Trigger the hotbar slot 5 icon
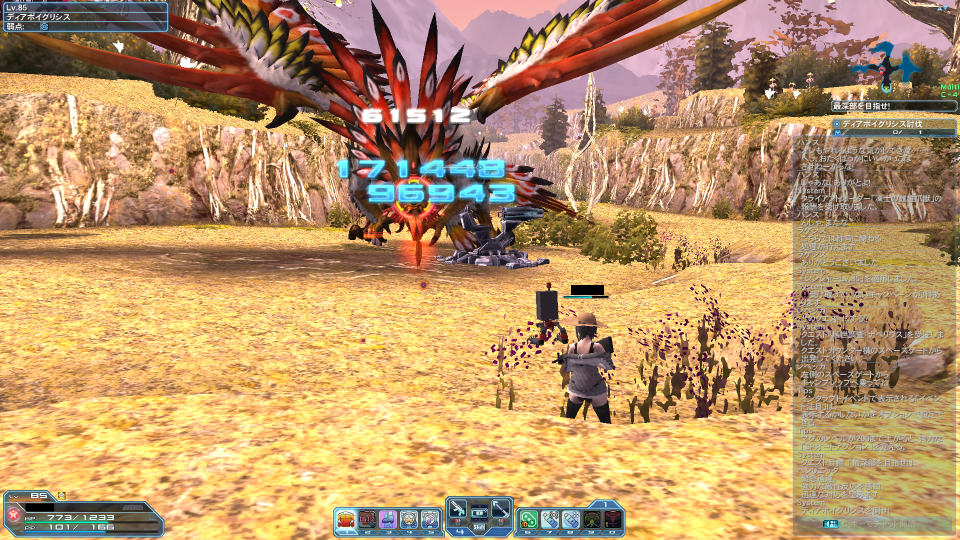 [x=430, y=519]
